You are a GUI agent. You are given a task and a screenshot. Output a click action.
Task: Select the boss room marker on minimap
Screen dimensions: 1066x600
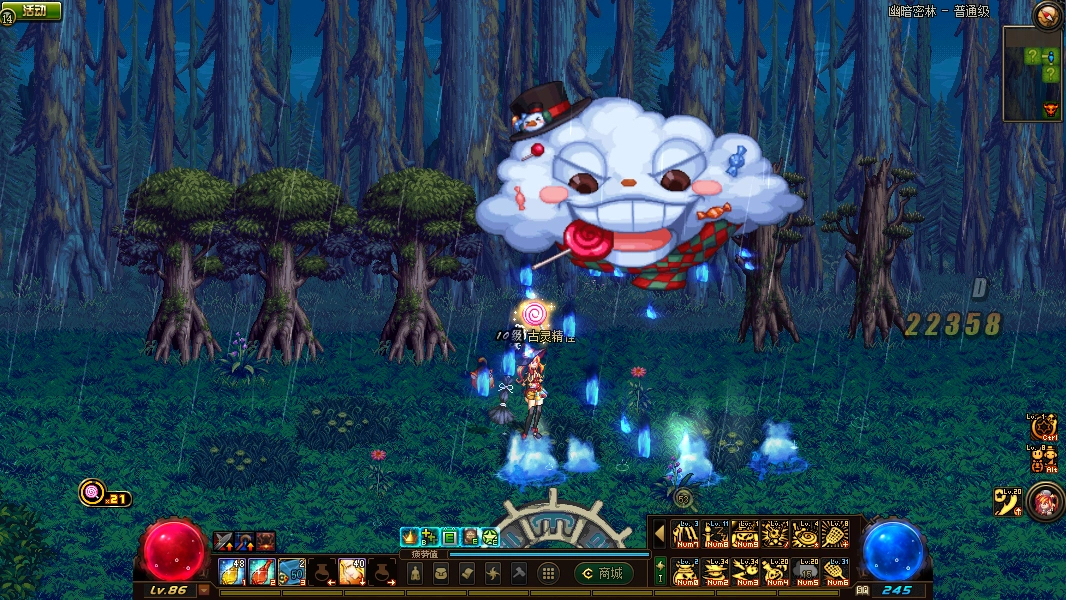(1049, 109)
